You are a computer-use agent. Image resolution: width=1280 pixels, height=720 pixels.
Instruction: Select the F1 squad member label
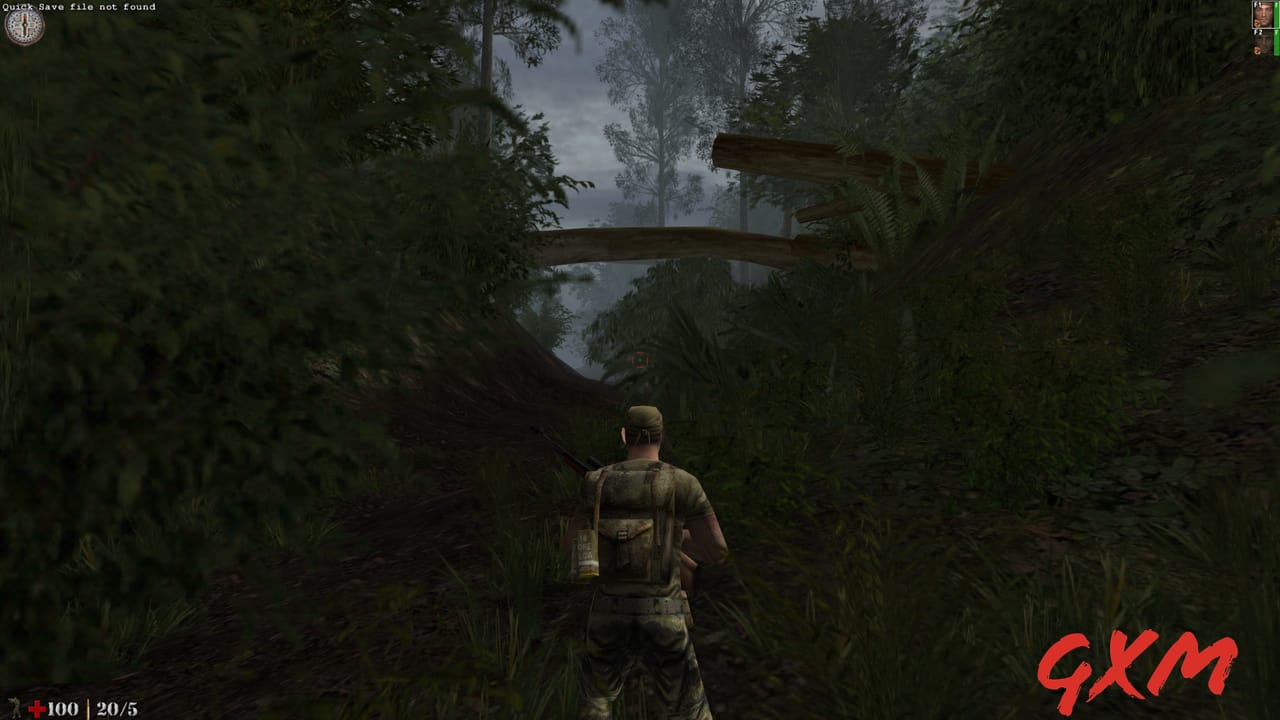(1255, 6)
